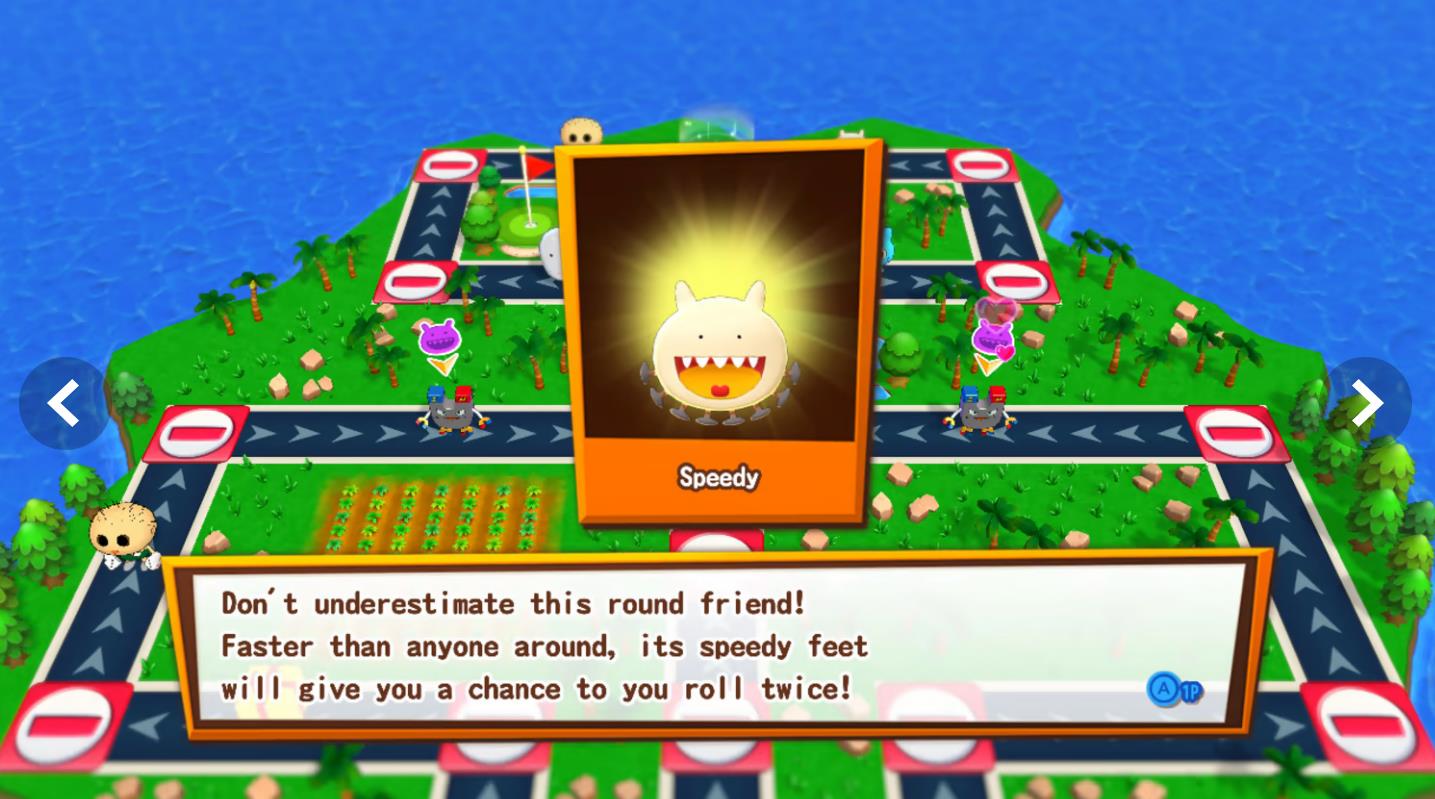The height and width of the screenshot is (799, 1435).
Task: Go to the previous screenshot with left arrow
Action: (x=64, y=403)
